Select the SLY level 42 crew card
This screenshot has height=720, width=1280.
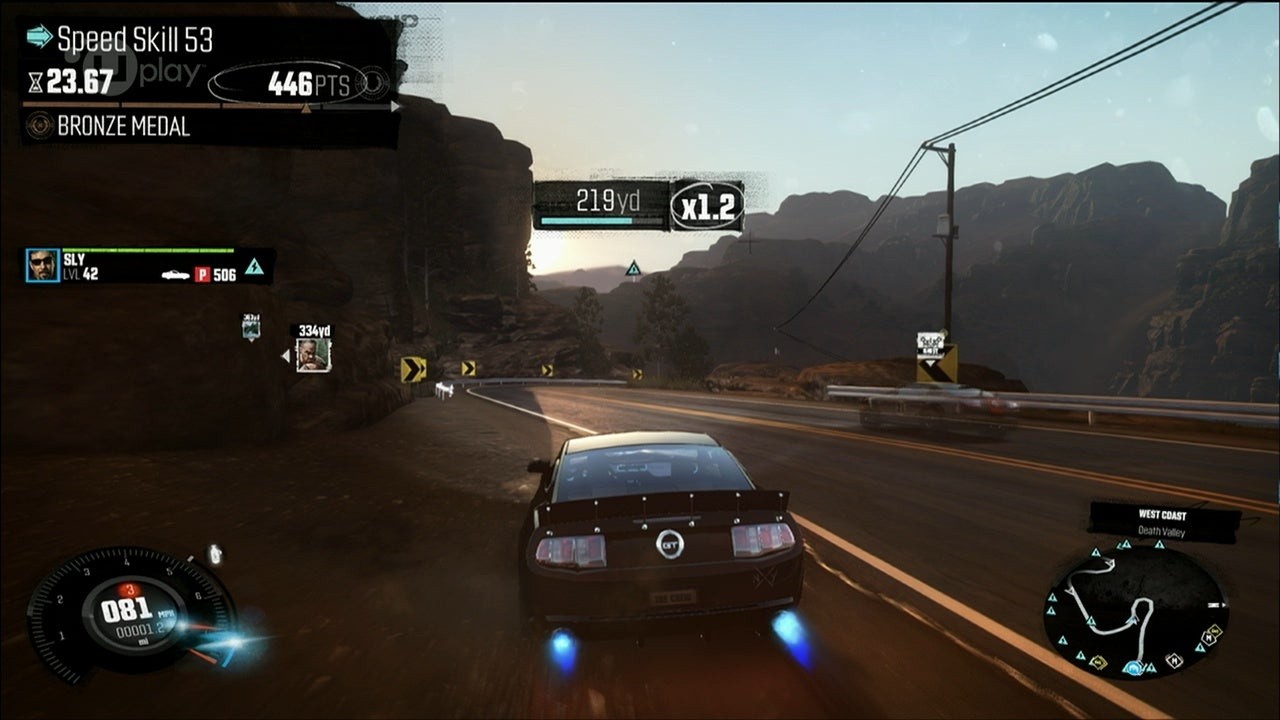(x=148, y=266)
